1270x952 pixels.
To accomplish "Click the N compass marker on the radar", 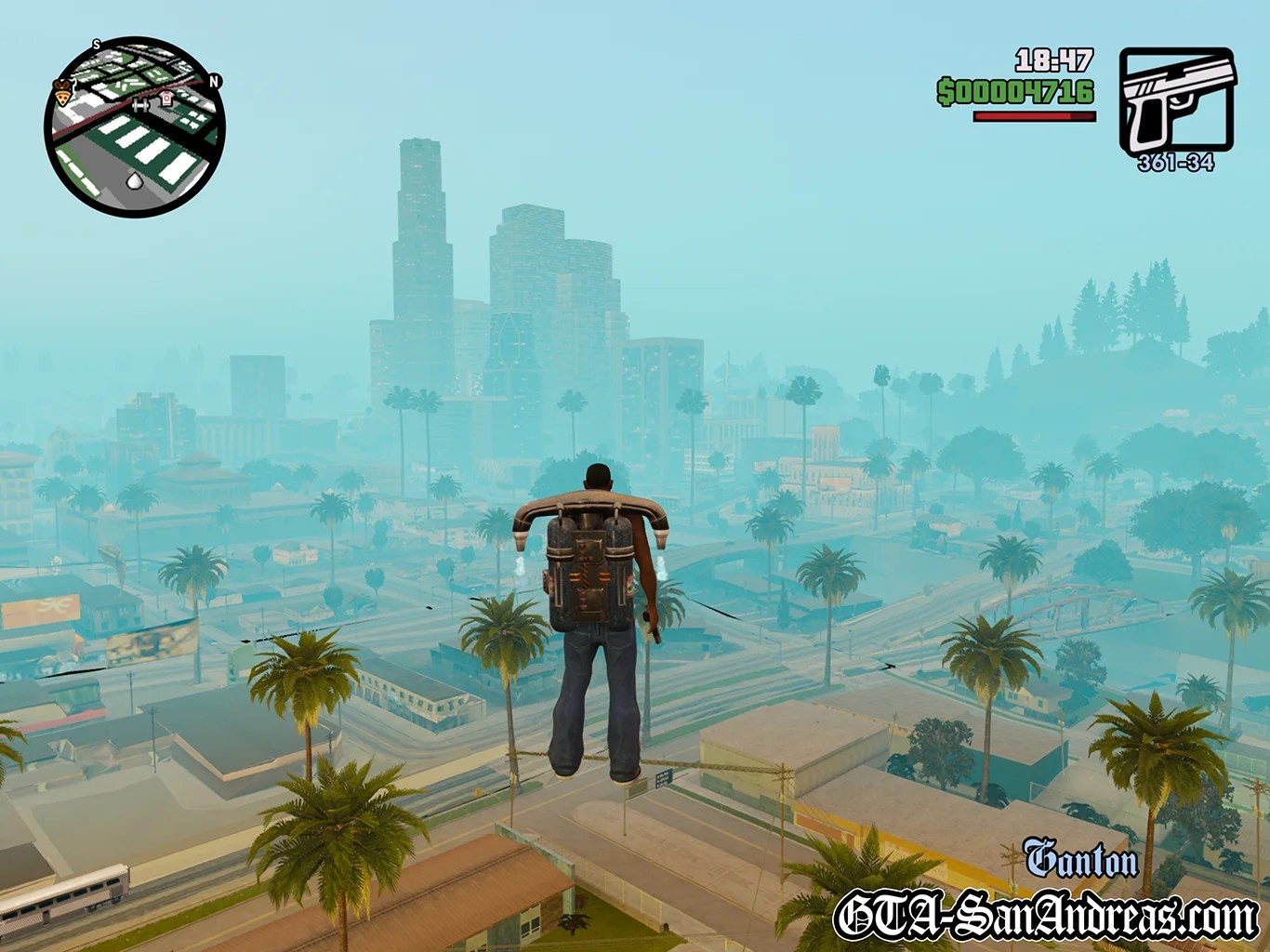I will click(x=214, y=82).
